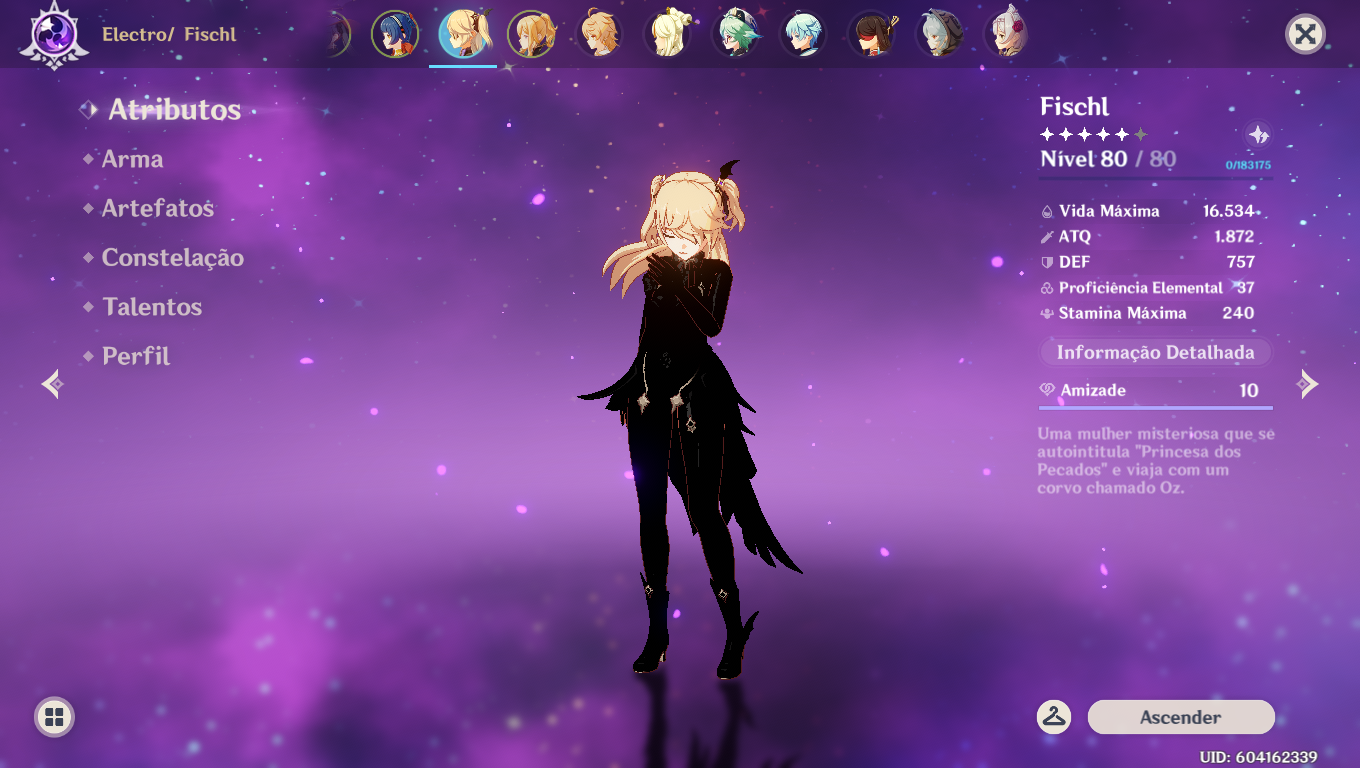Click the Stamina Máxima stat icon
The image size is (1360, 768).
[1047, 313]
